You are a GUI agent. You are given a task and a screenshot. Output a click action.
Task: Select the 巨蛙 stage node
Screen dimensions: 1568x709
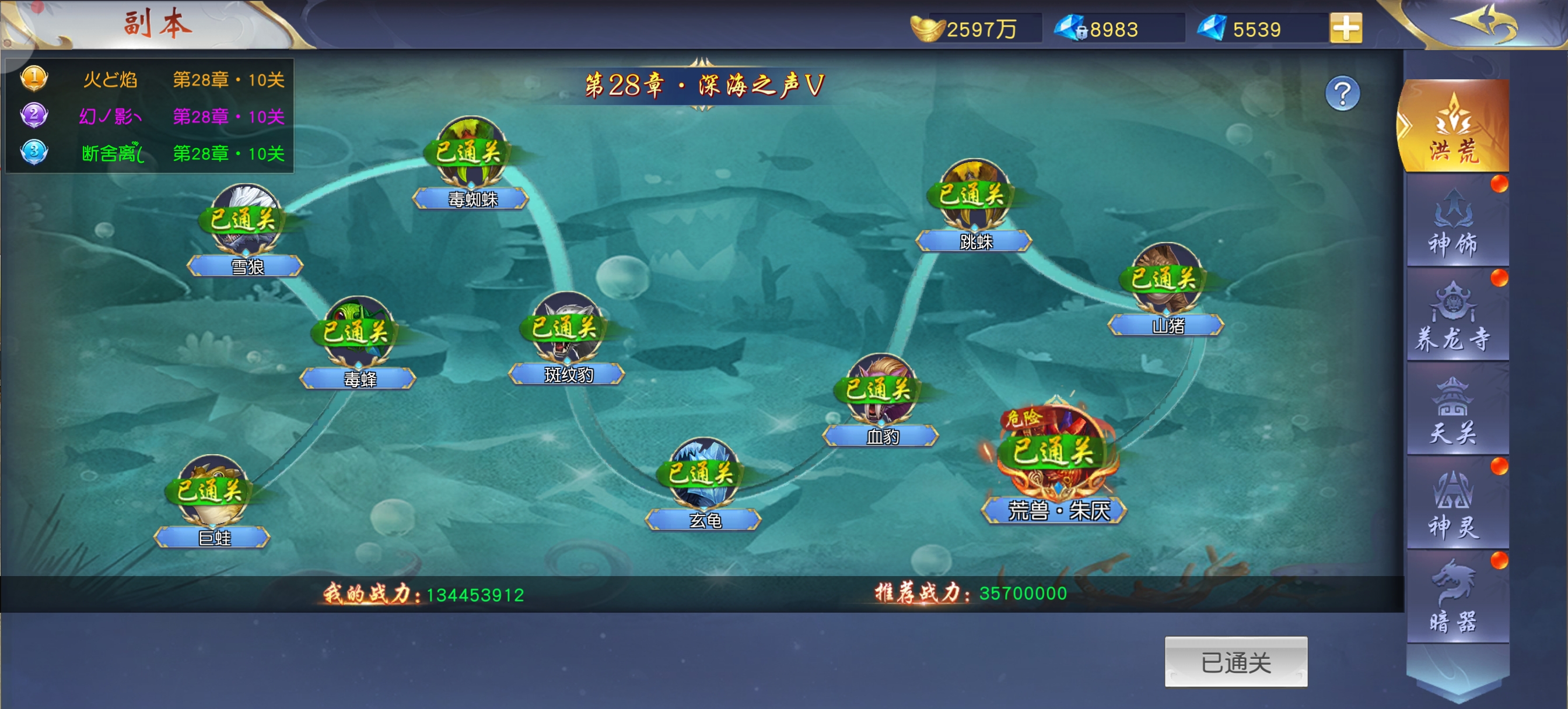pyautogui.click(x=212, y=493)
